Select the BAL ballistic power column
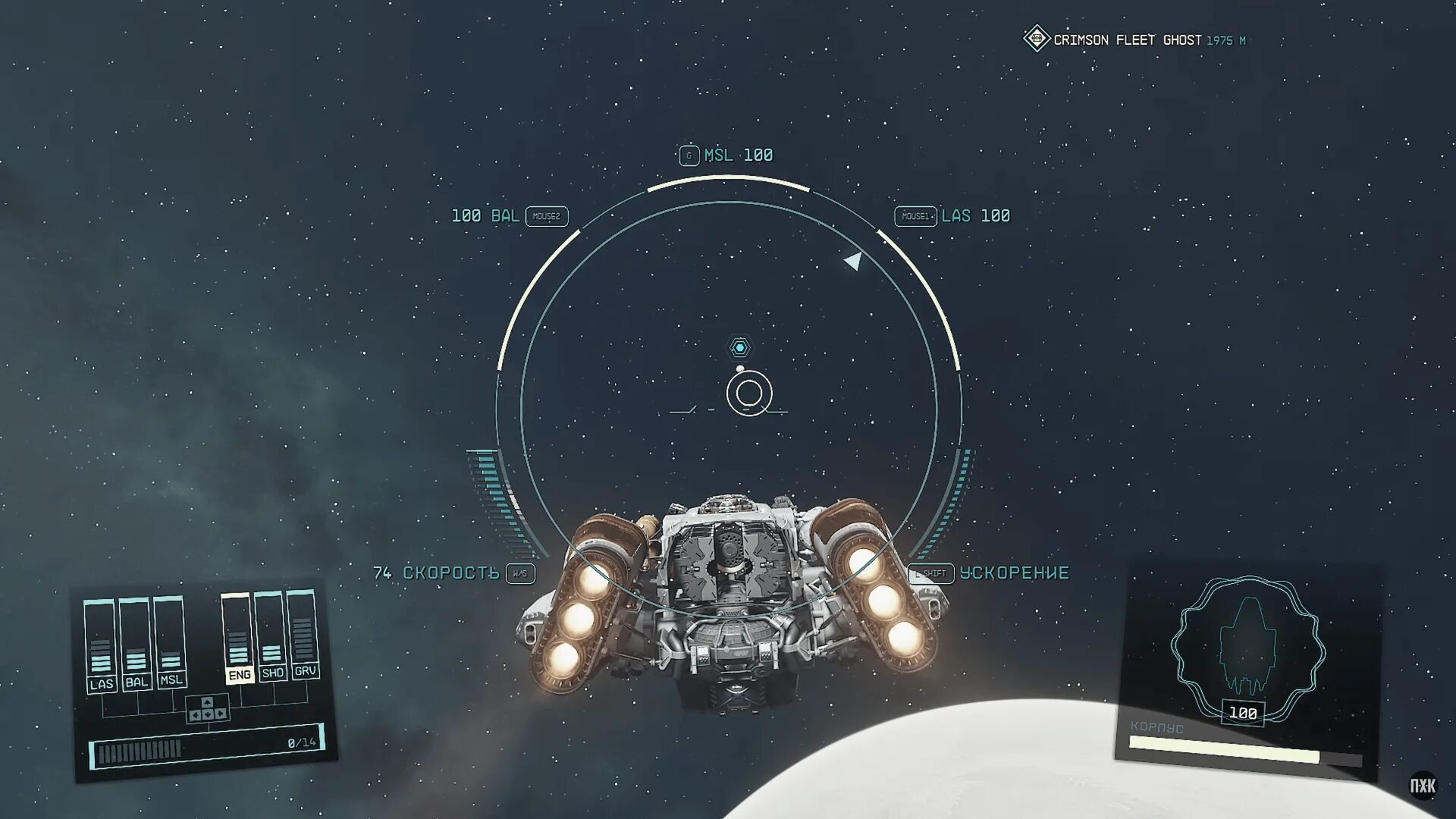This screenshot has height=819, width=1456. pos(135,644)
